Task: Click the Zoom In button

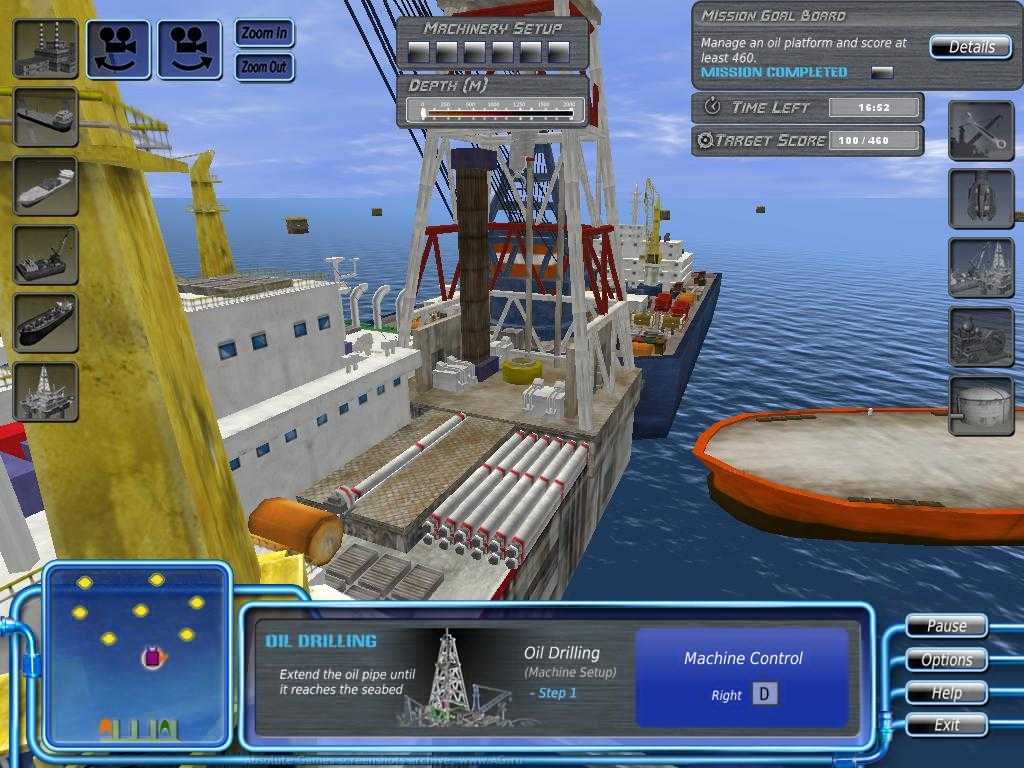Action: coord(265,33)
